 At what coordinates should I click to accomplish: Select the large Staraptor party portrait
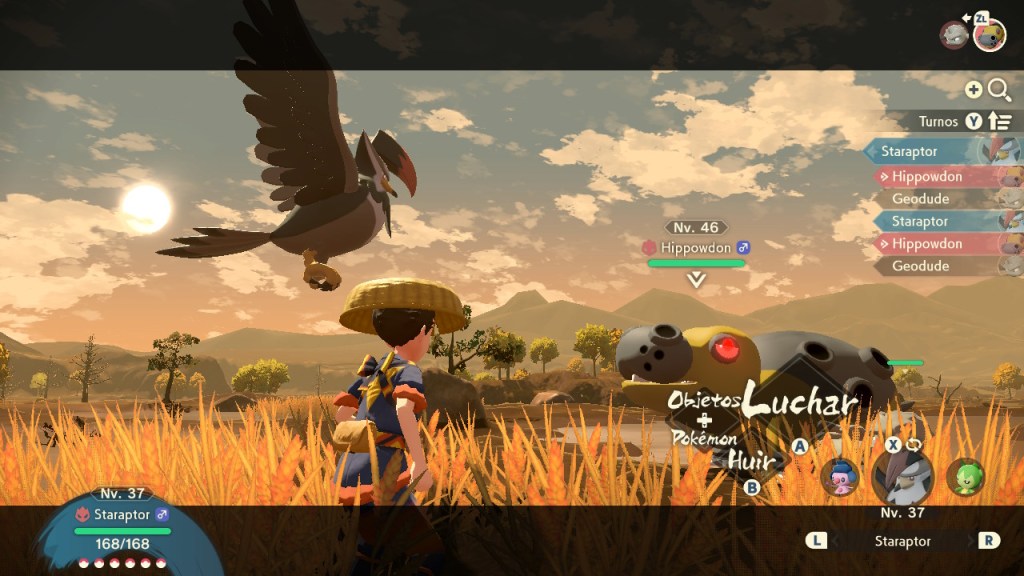(x=903, y=477)
